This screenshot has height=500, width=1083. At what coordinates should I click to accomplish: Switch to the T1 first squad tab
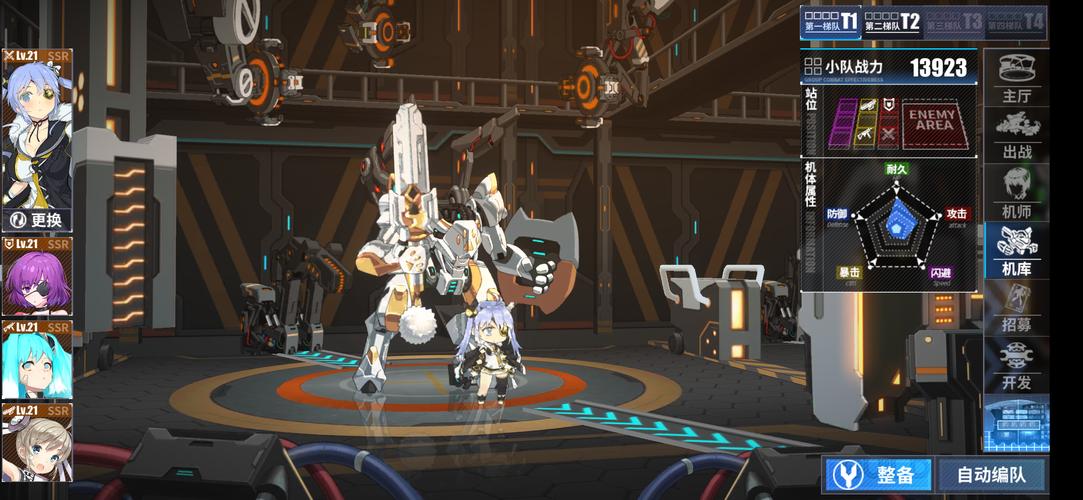(x=831, y=21)
